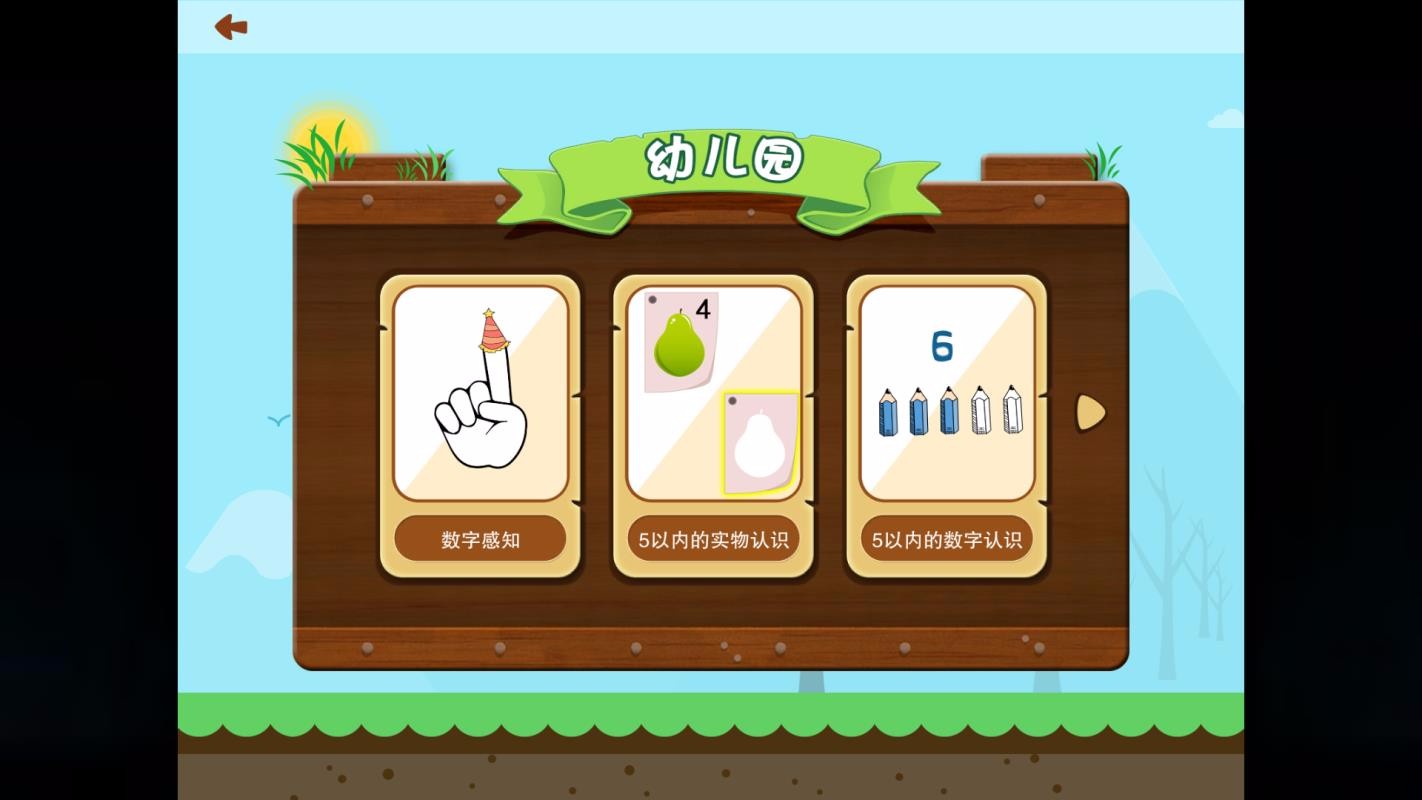The height and width of the screenshot is (800, 1422).
Task: Select the finger-counting icon on the first card
Action: point(480,390)
